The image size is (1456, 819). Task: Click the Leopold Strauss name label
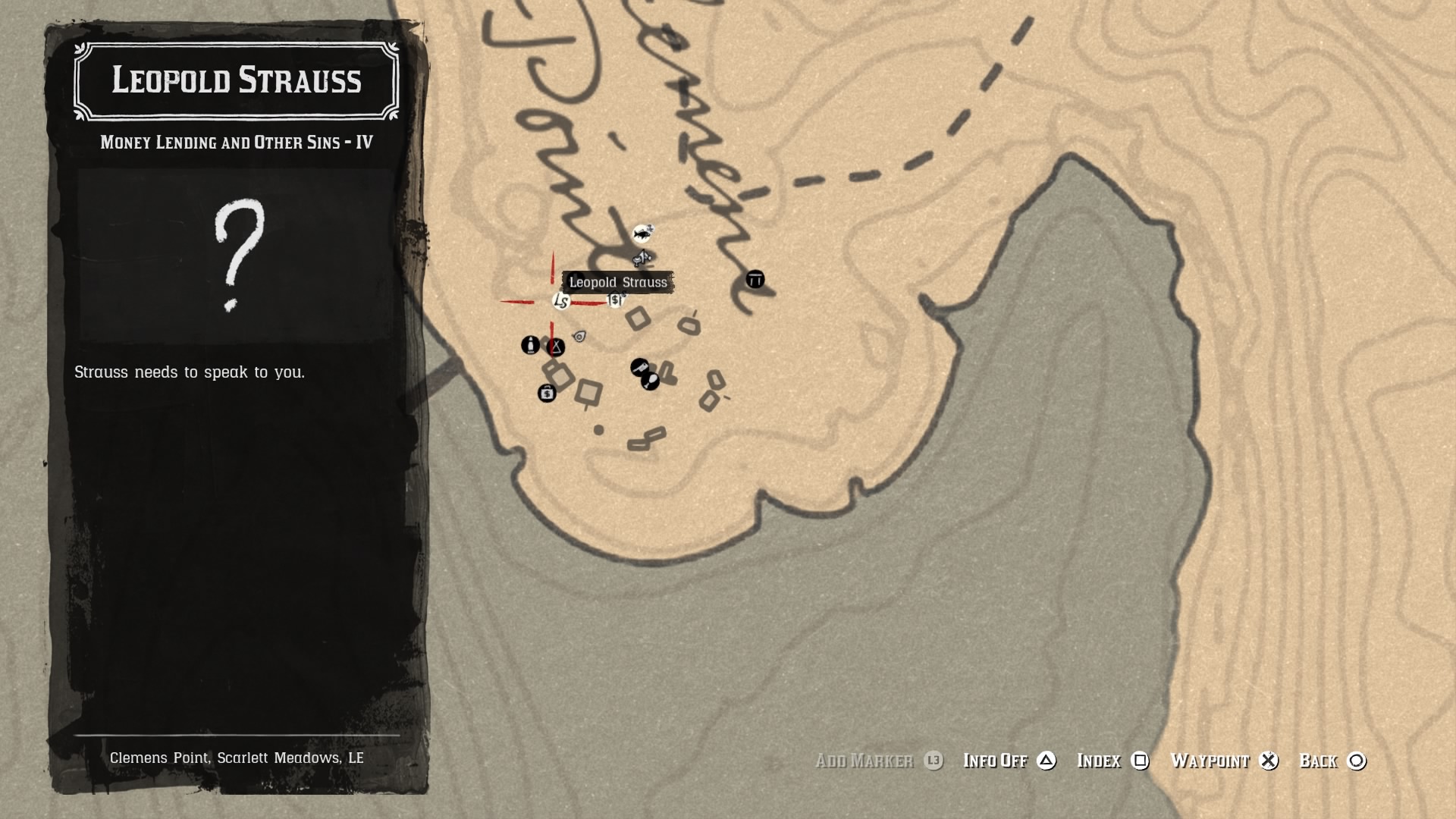point(618,282)
